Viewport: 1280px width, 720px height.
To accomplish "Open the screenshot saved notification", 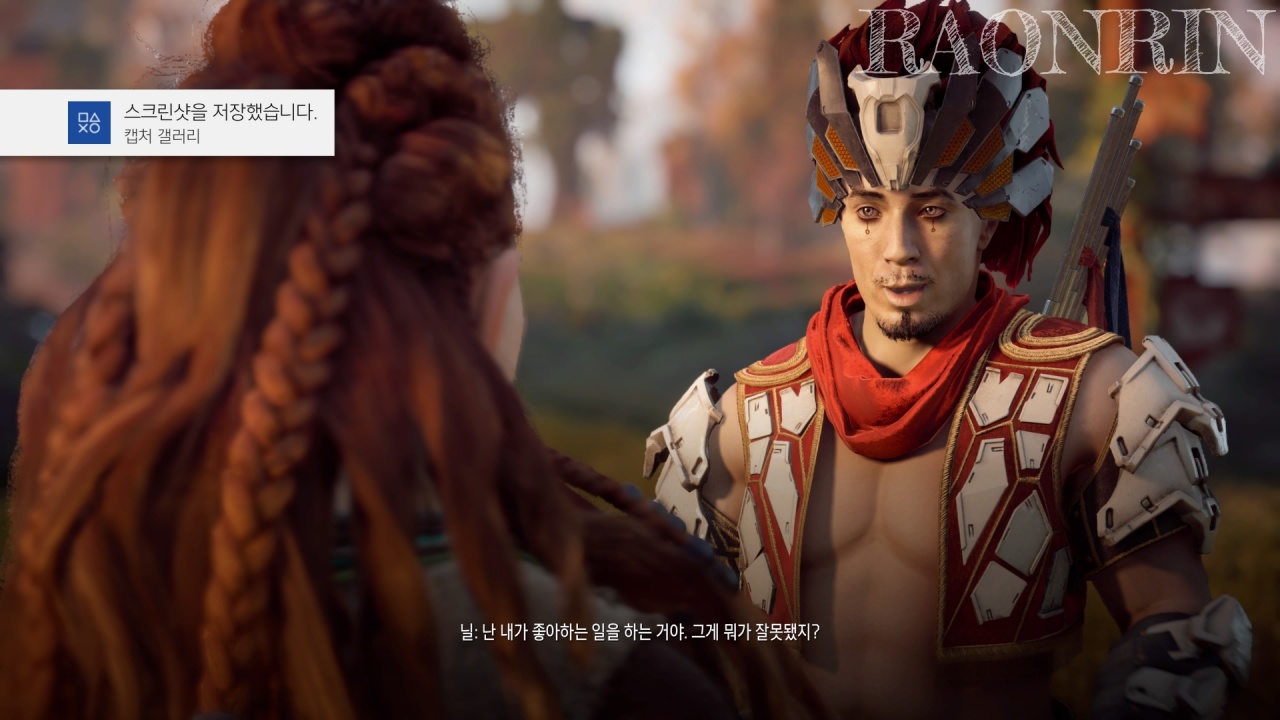I will click(167, 123).
